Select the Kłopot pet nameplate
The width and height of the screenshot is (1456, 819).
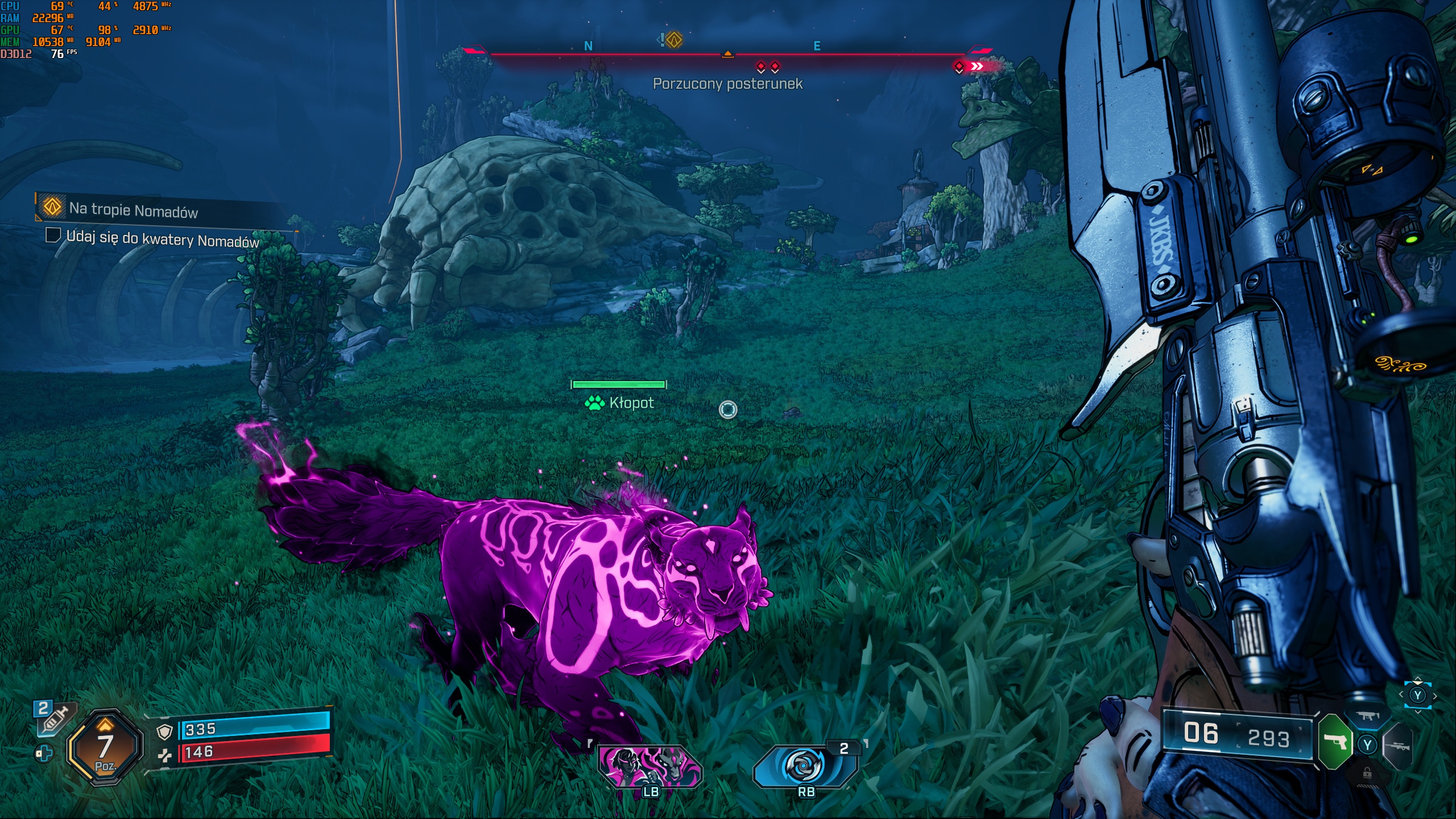[619, 403]
